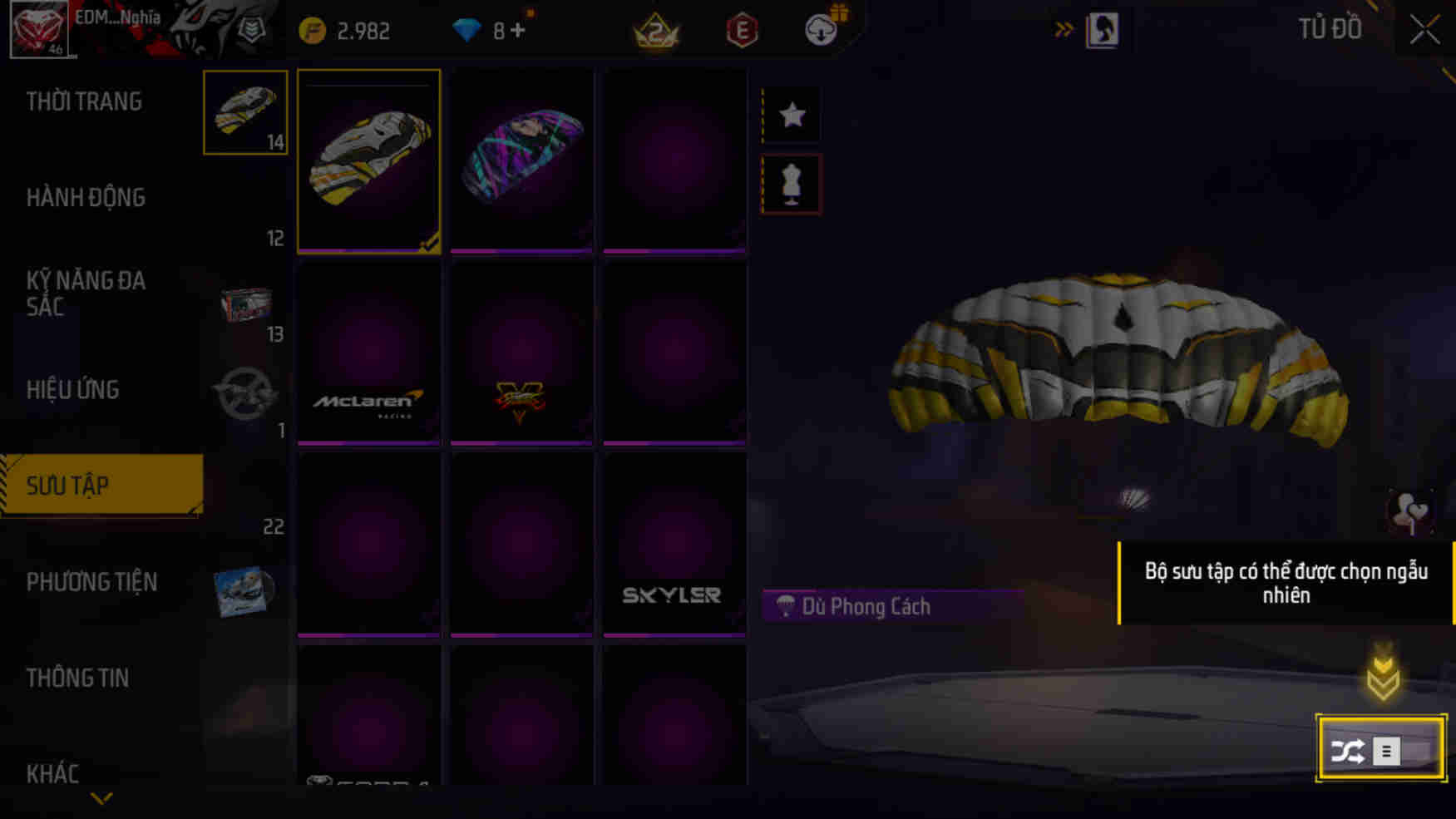Viewport: 1456px width, 819px height.
Task: Click the gold F coin currency icon
Action: pos(311,30)
